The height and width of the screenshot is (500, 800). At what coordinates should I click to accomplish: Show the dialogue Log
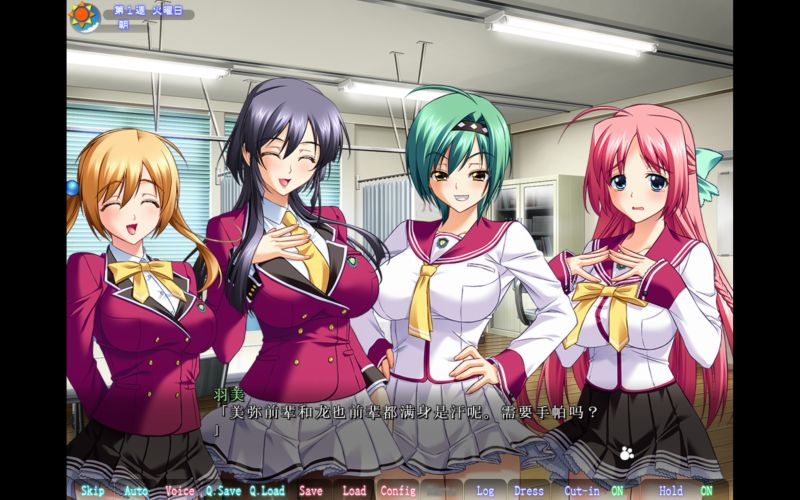coord(485,491)
